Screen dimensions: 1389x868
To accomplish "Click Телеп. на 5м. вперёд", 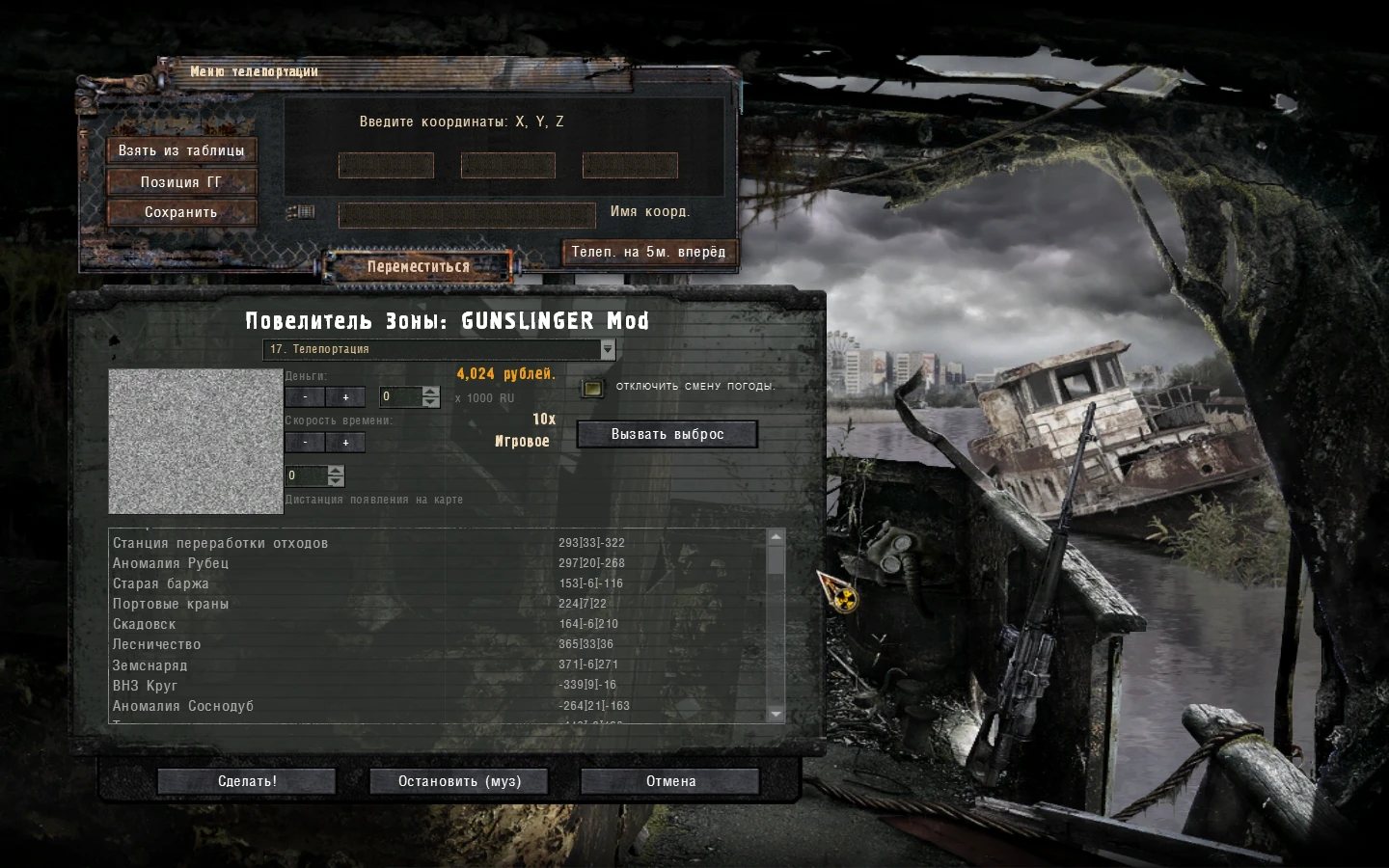I will pyautogui.click(x=648, y=252).
